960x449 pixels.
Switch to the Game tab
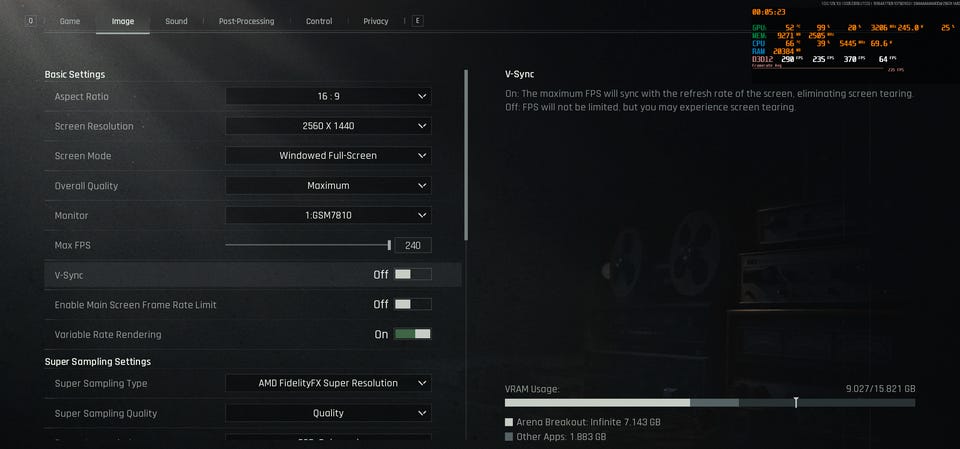(70, 21)
